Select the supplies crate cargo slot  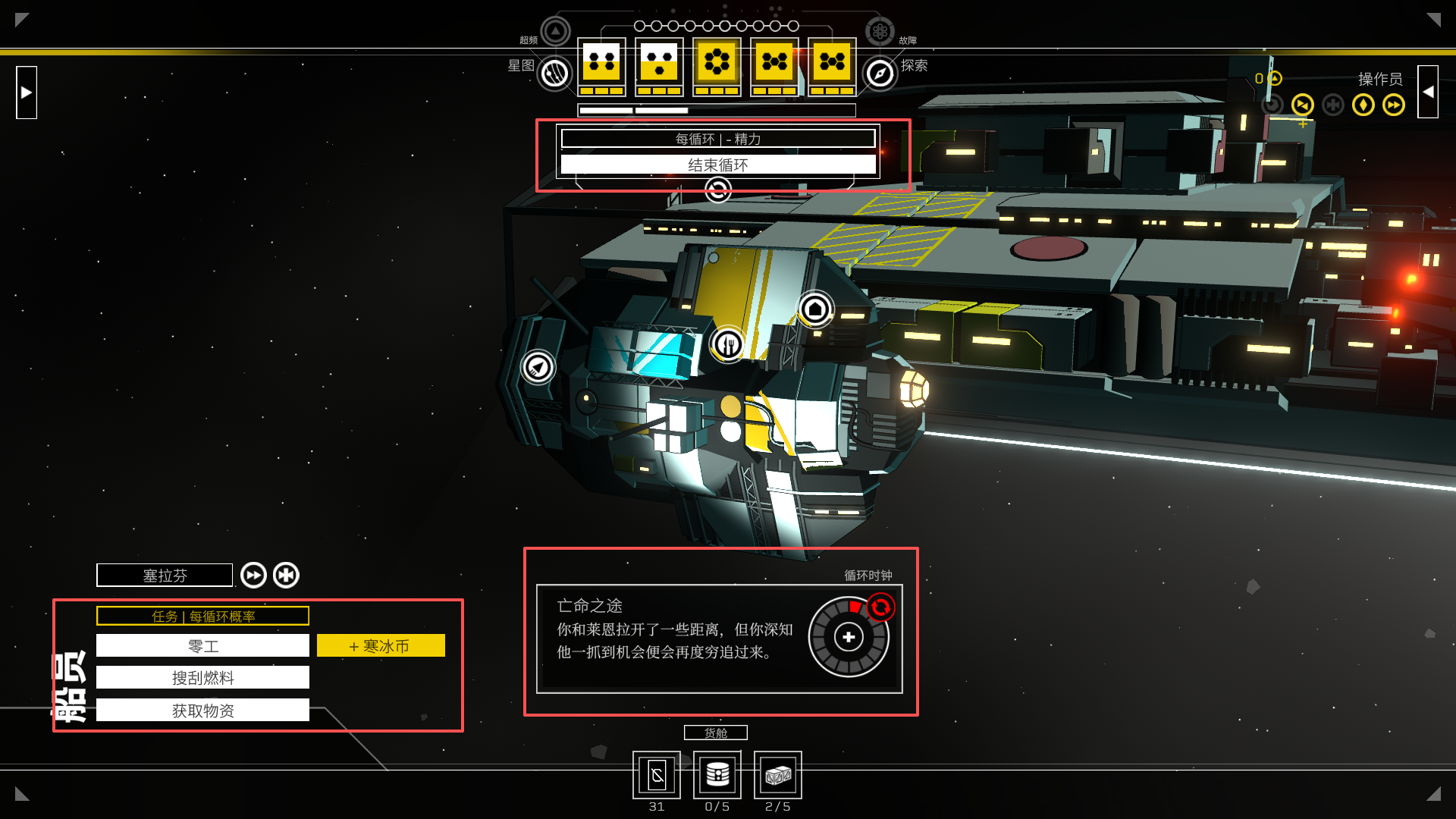pos(777,775)
